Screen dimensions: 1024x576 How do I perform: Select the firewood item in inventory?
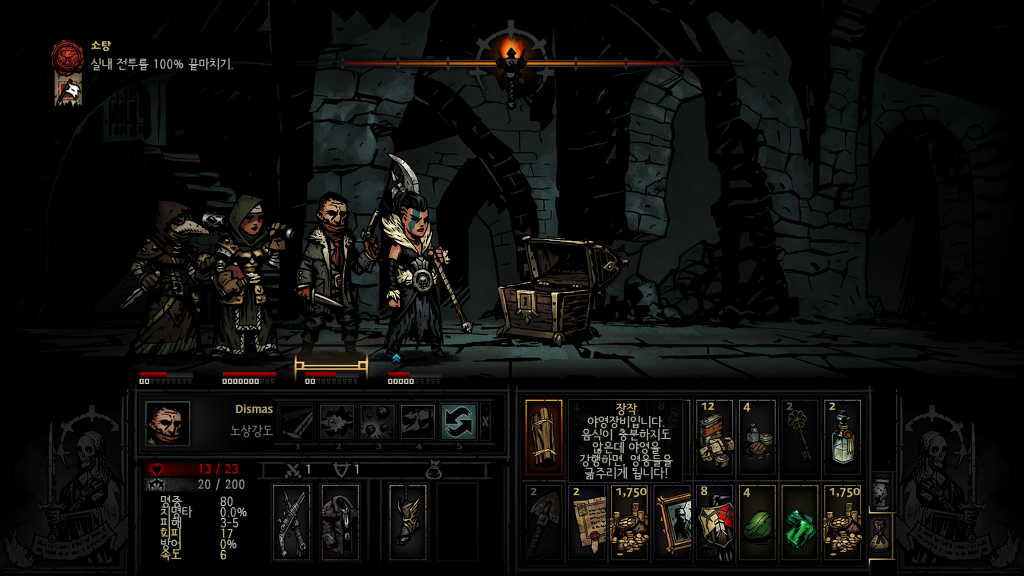coord(544,437)
